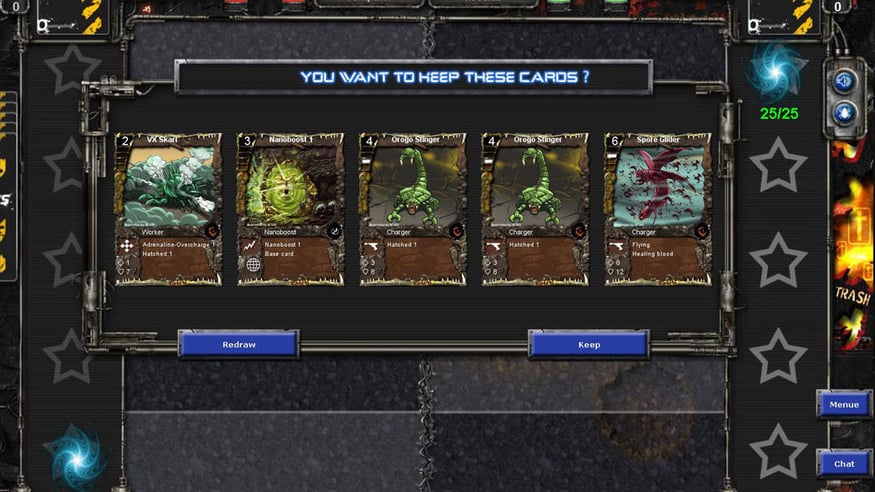
Task: Open the Chat panel
Action: (843, 463)
